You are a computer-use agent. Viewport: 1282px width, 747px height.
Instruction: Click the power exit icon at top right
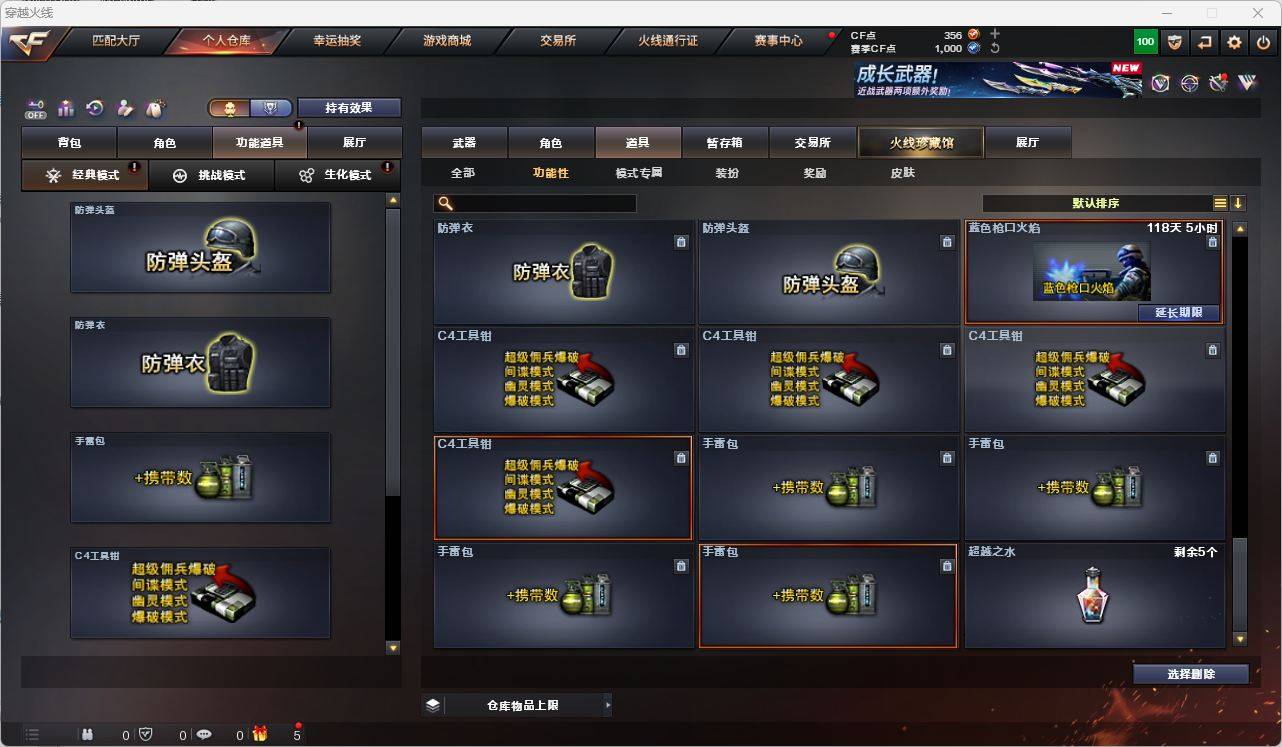click(1262, 42)
